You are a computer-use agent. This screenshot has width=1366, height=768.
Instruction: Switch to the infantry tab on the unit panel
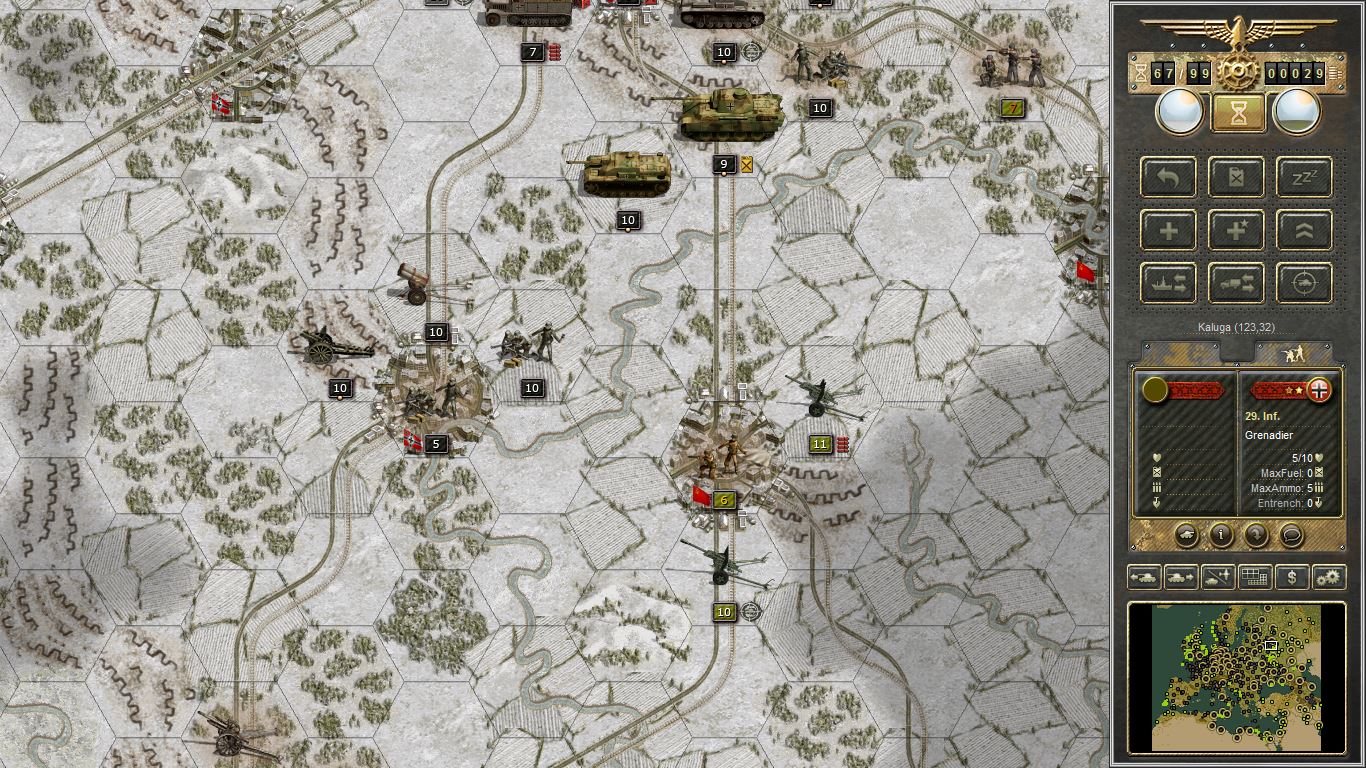[x=1295, y=352]
